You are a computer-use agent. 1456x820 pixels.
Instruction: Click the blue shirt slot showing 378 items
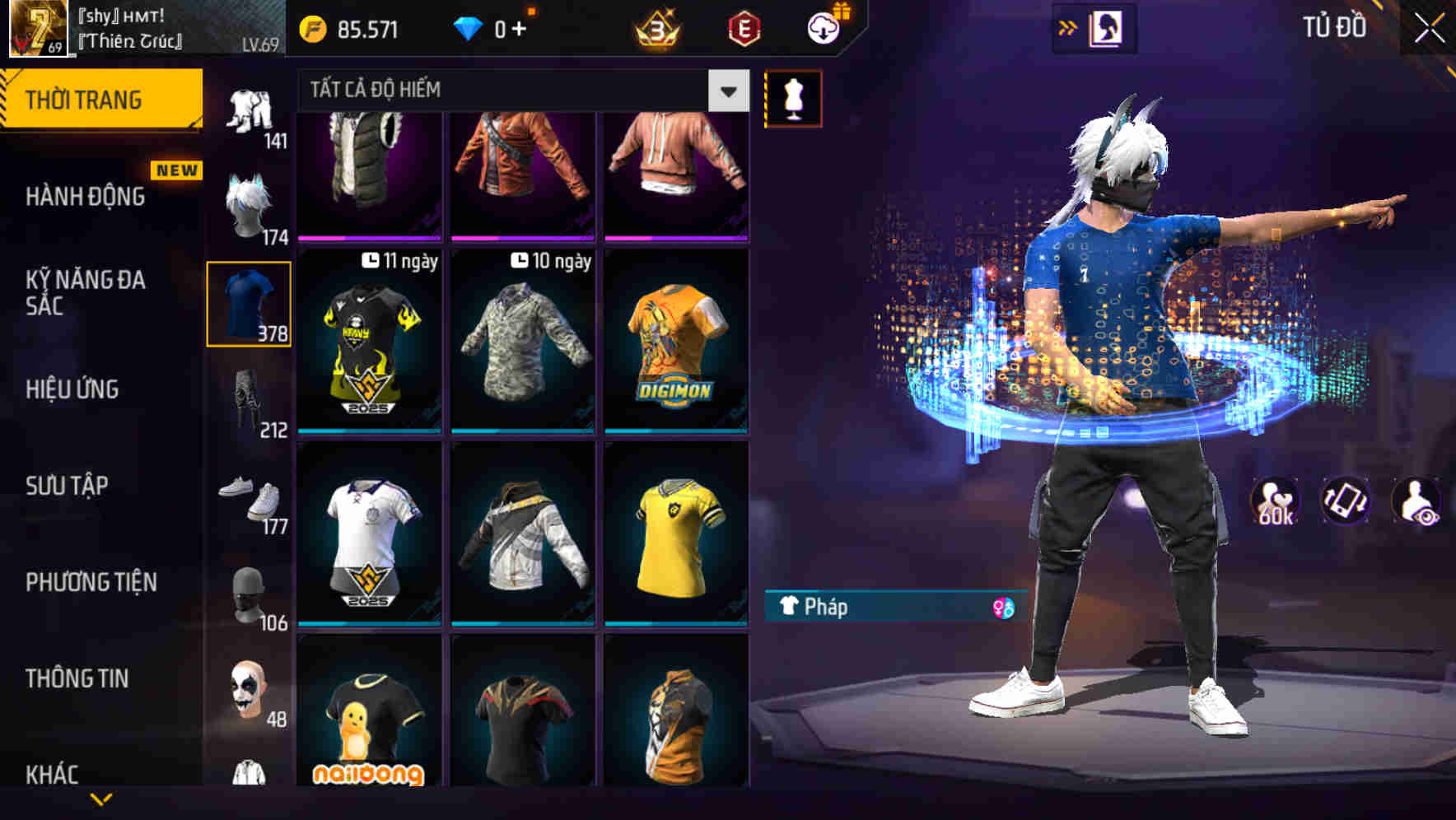coord(249,305)
